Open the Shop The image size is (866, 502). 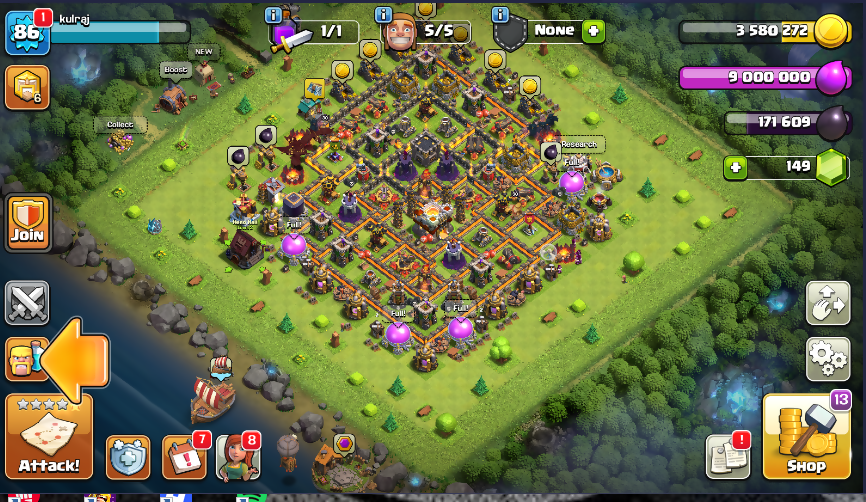[806, 436]
